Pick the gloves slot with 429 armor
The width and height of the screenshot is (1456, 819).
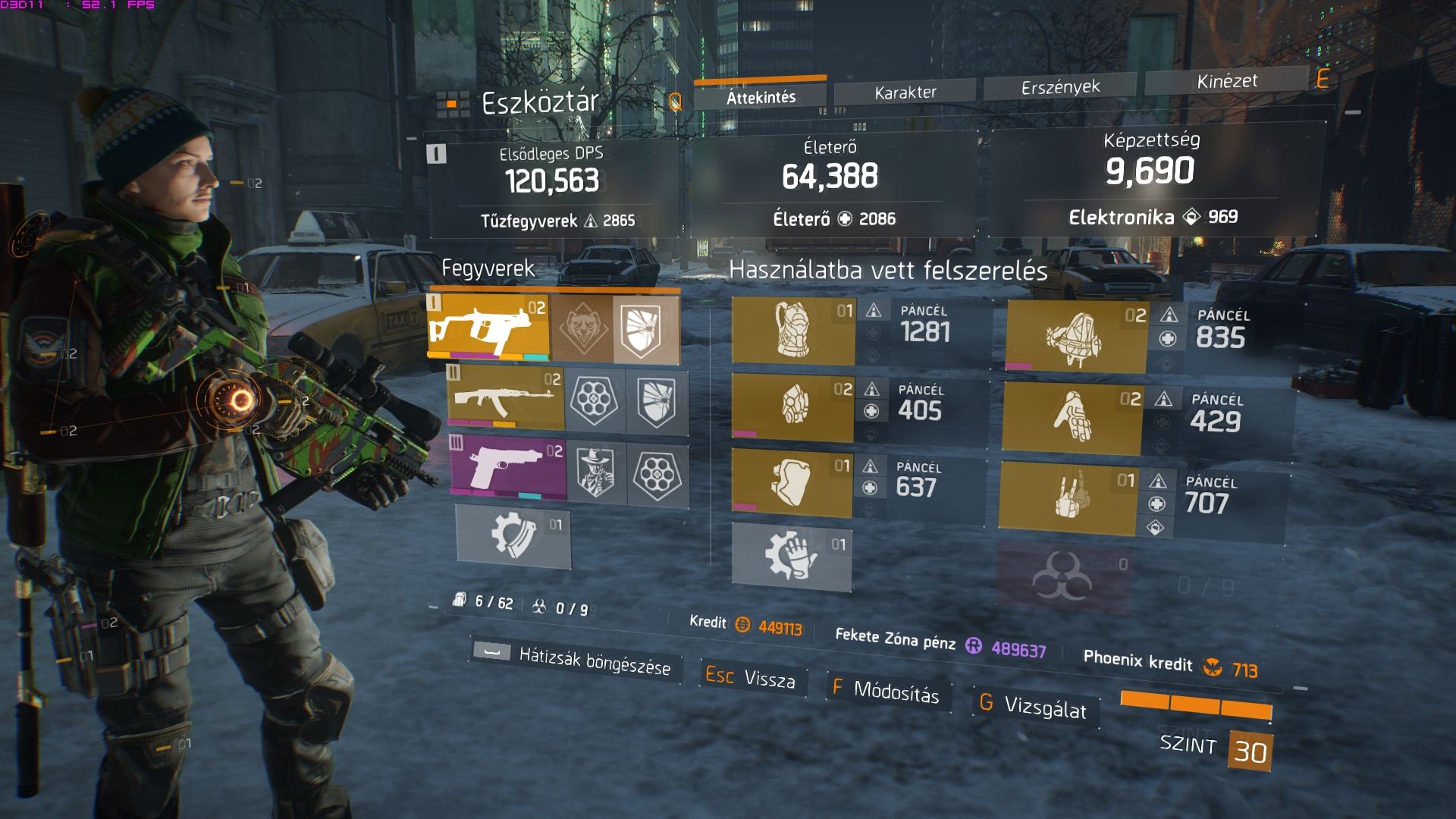(1071, 418)
